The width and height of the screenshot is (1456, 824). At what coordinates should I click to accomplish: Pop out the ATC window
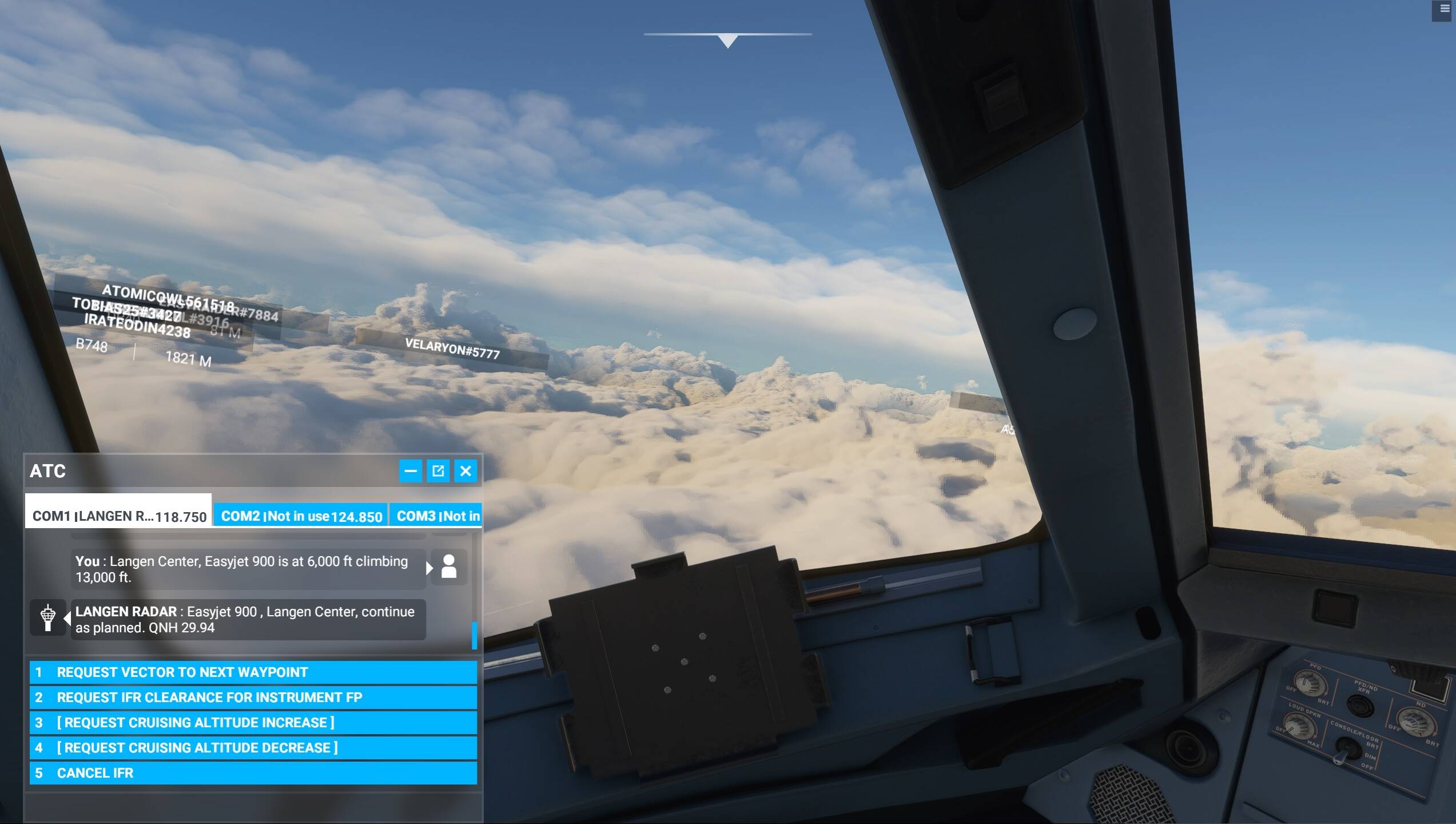(x=438, y=471)
